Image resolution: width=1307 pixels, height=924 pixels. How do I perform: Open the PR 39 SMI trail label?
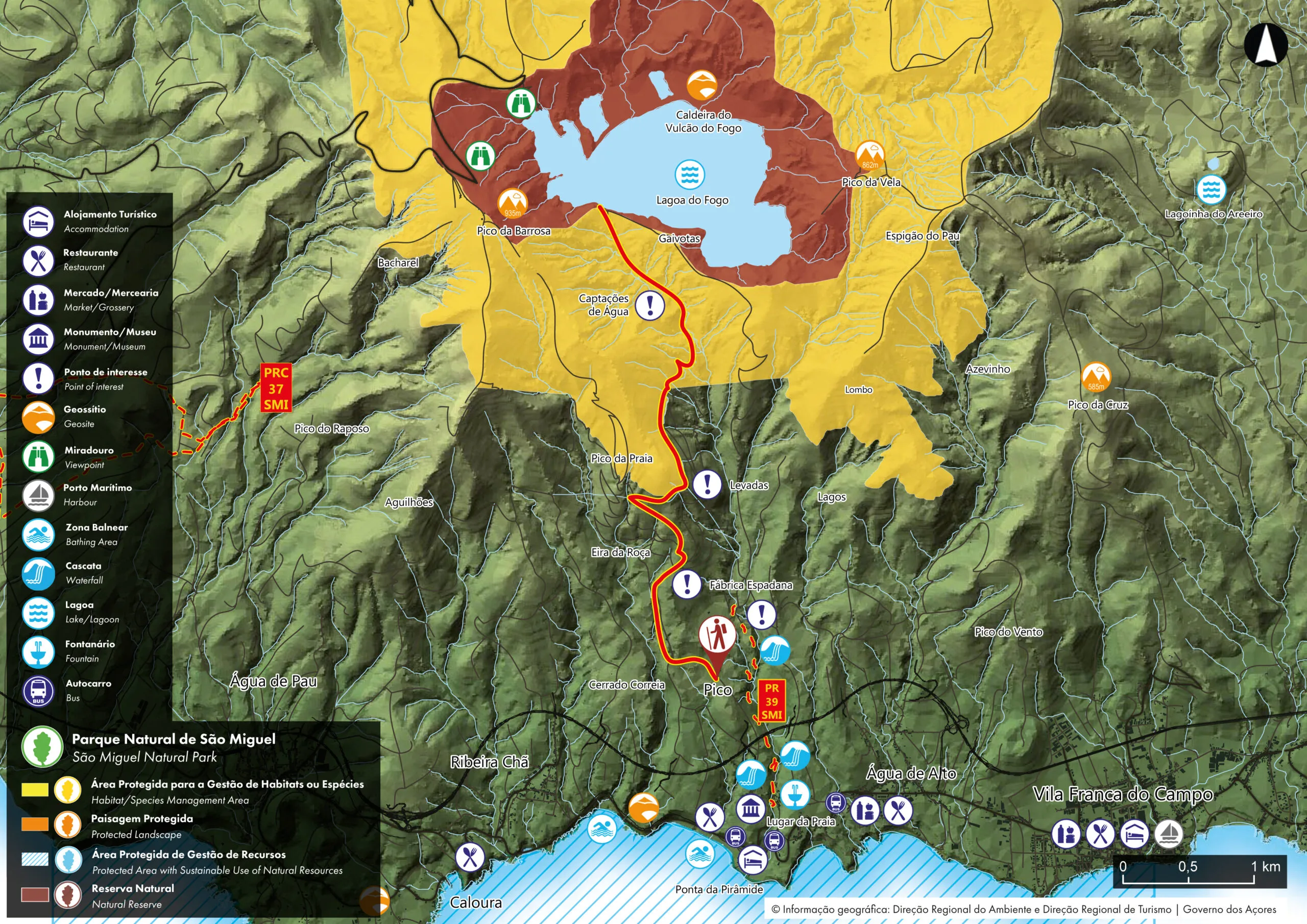[771, 701]
